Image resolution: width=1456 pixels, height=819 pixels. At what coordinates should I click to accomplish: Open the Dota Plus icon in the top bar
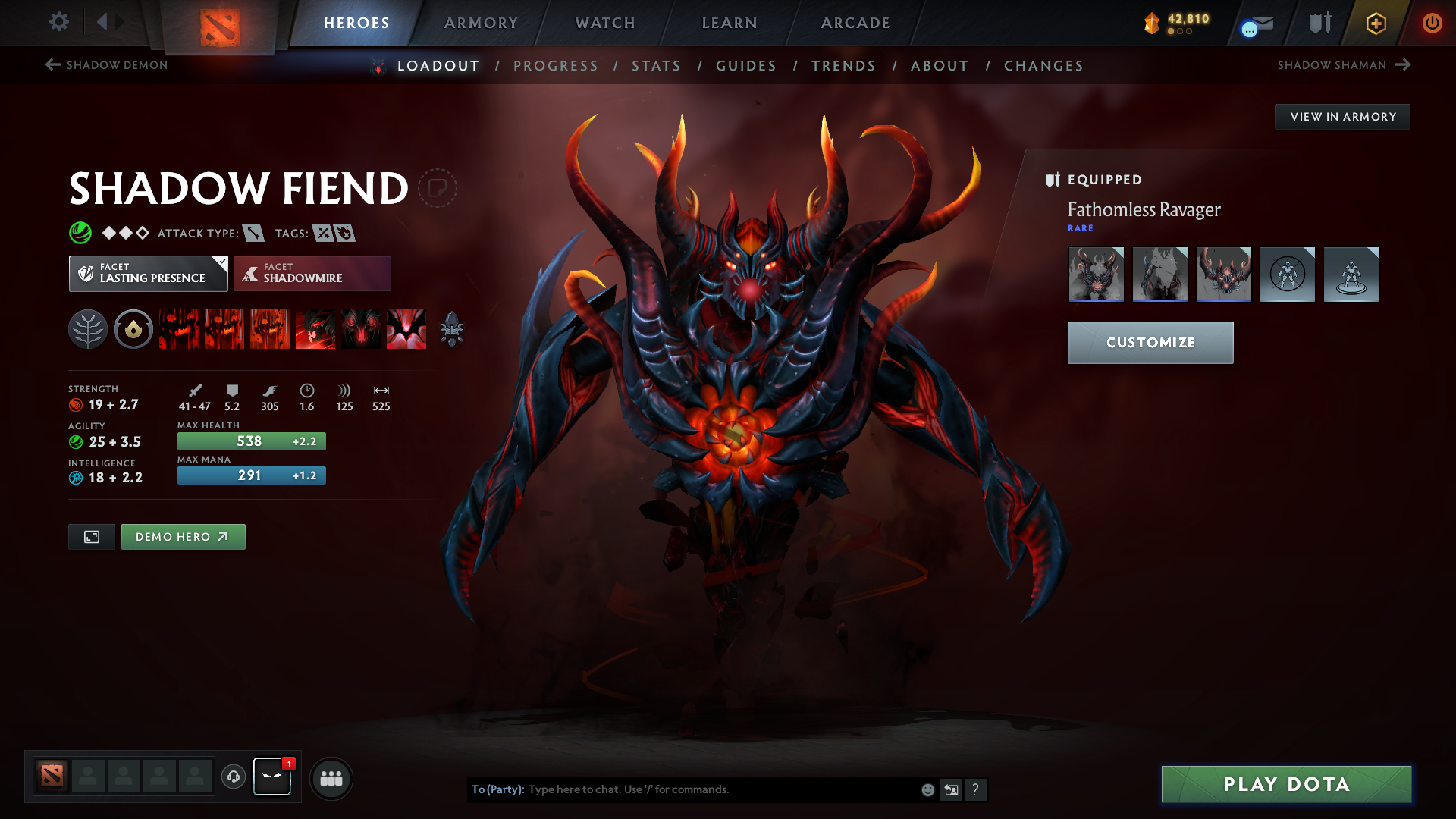[1375, 23]
